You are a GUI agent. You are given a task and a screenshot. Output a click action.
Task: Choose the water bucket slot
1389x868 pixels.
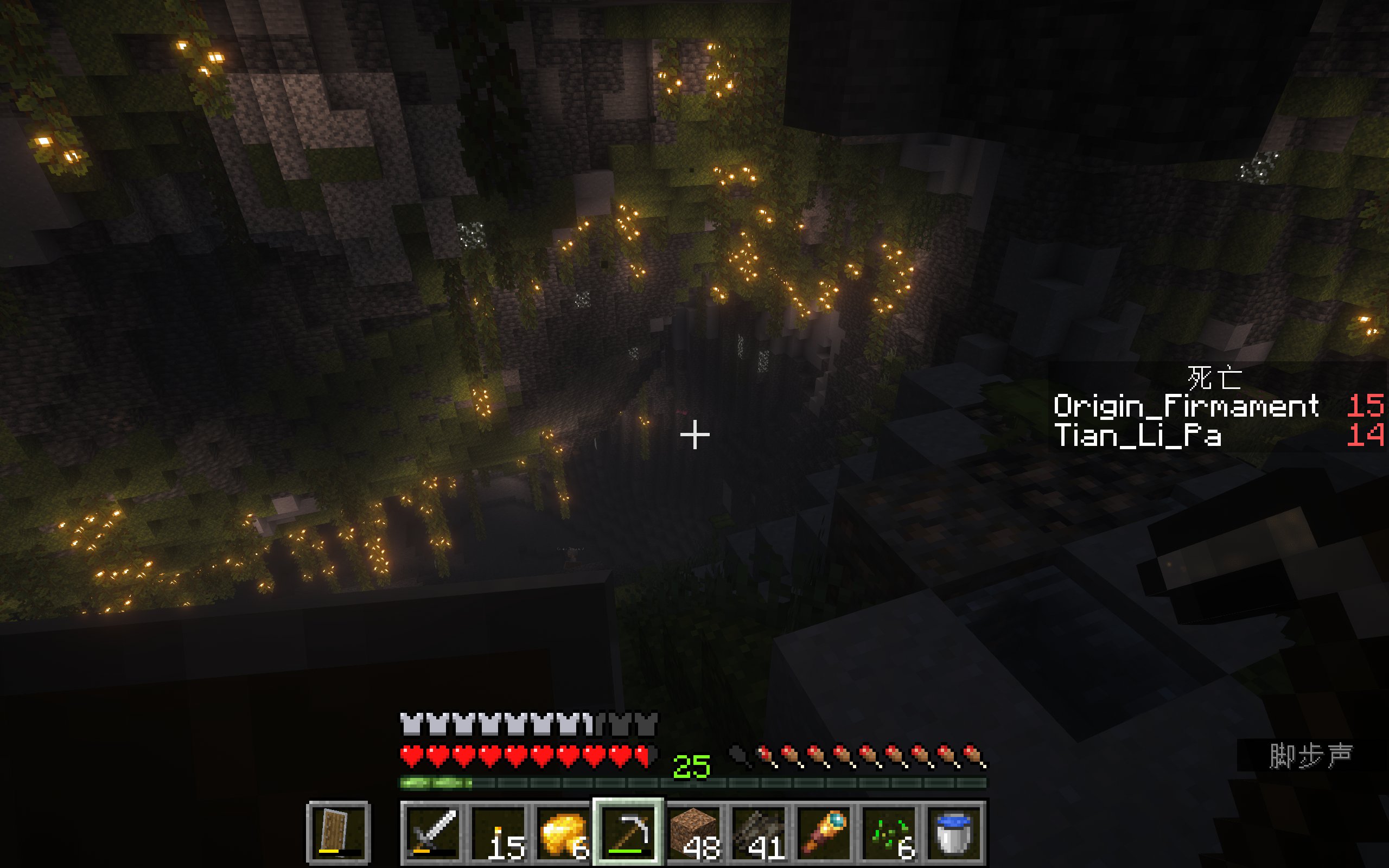(x=953, y=832)
